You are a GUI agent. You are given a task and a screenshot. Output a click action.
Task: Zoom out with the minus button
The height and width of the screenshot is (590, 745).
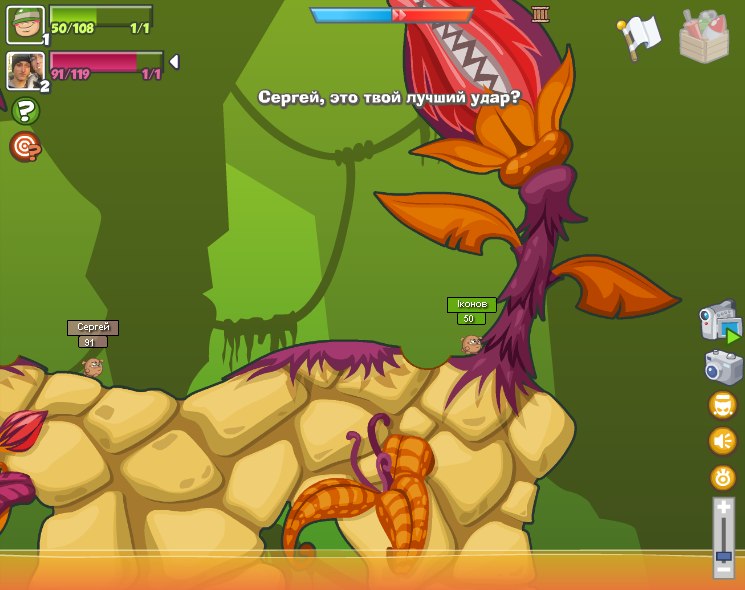tap(724, 569)
